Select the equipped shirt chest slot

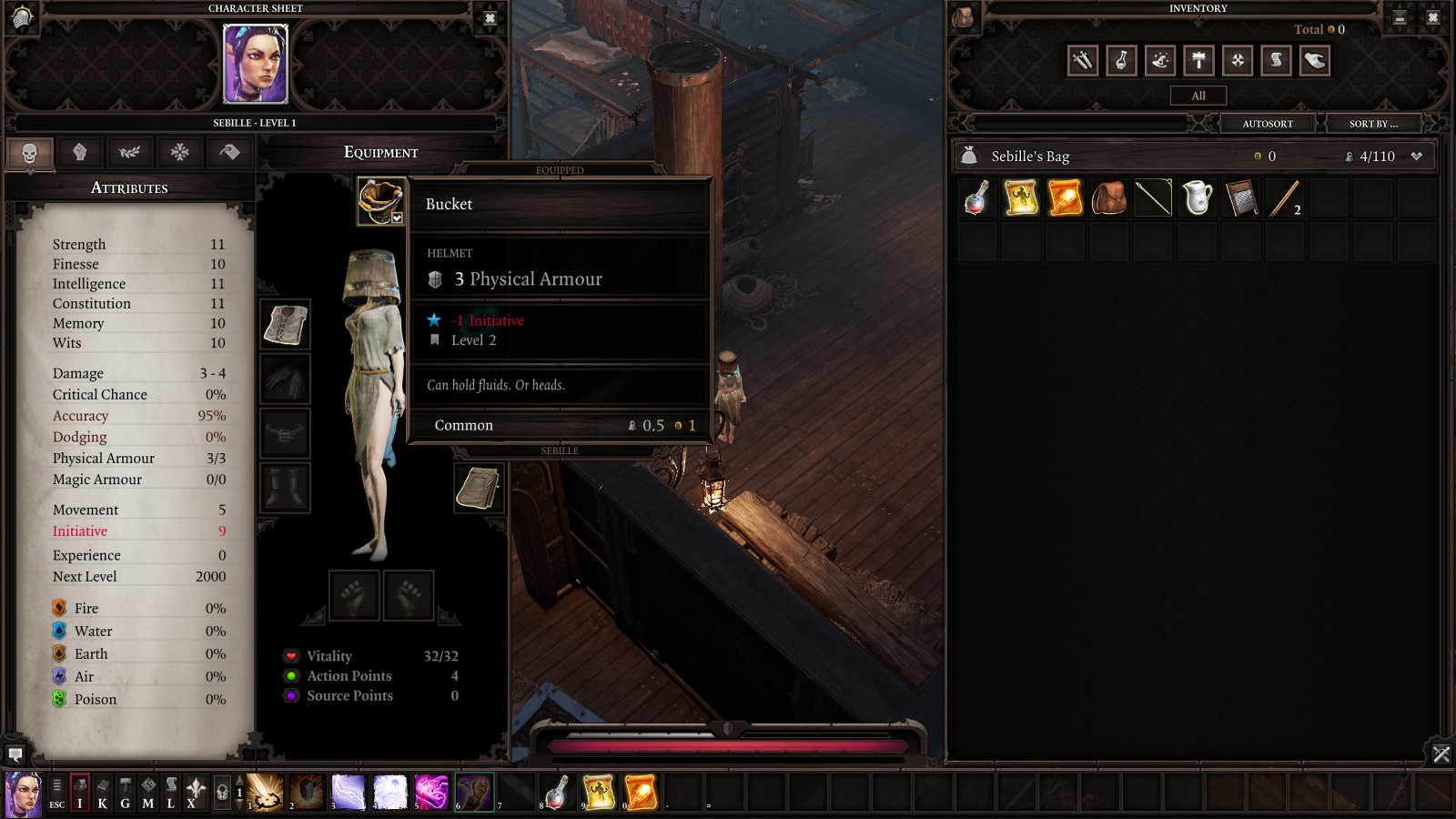coord(286,324)
